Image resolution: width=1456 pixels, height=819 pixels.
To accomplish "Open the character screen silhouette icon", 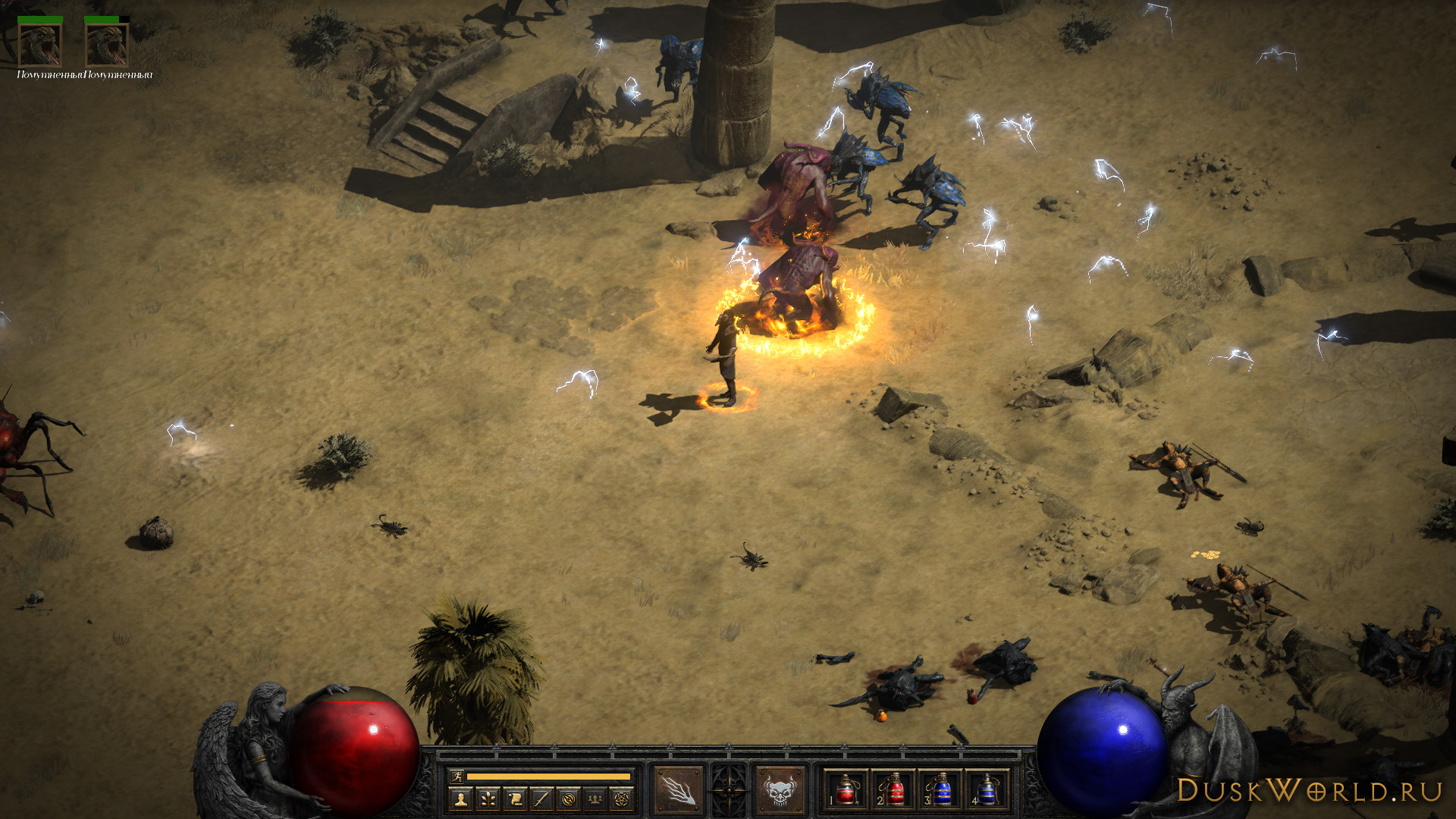I will [460, 799].
